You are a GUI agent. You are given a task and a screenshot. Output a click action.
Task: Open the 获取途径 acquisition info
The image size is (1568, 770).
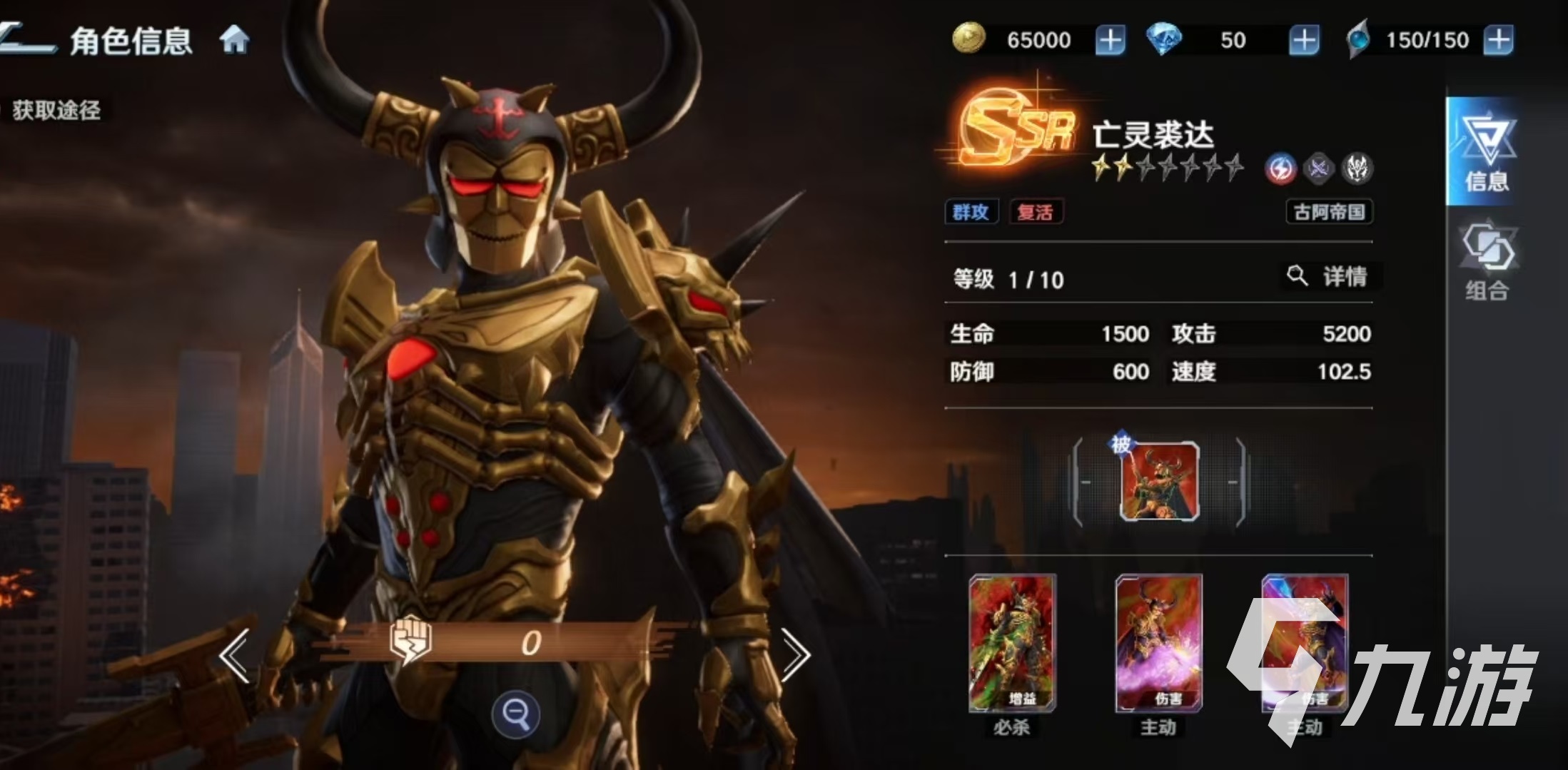click(56, 111)
